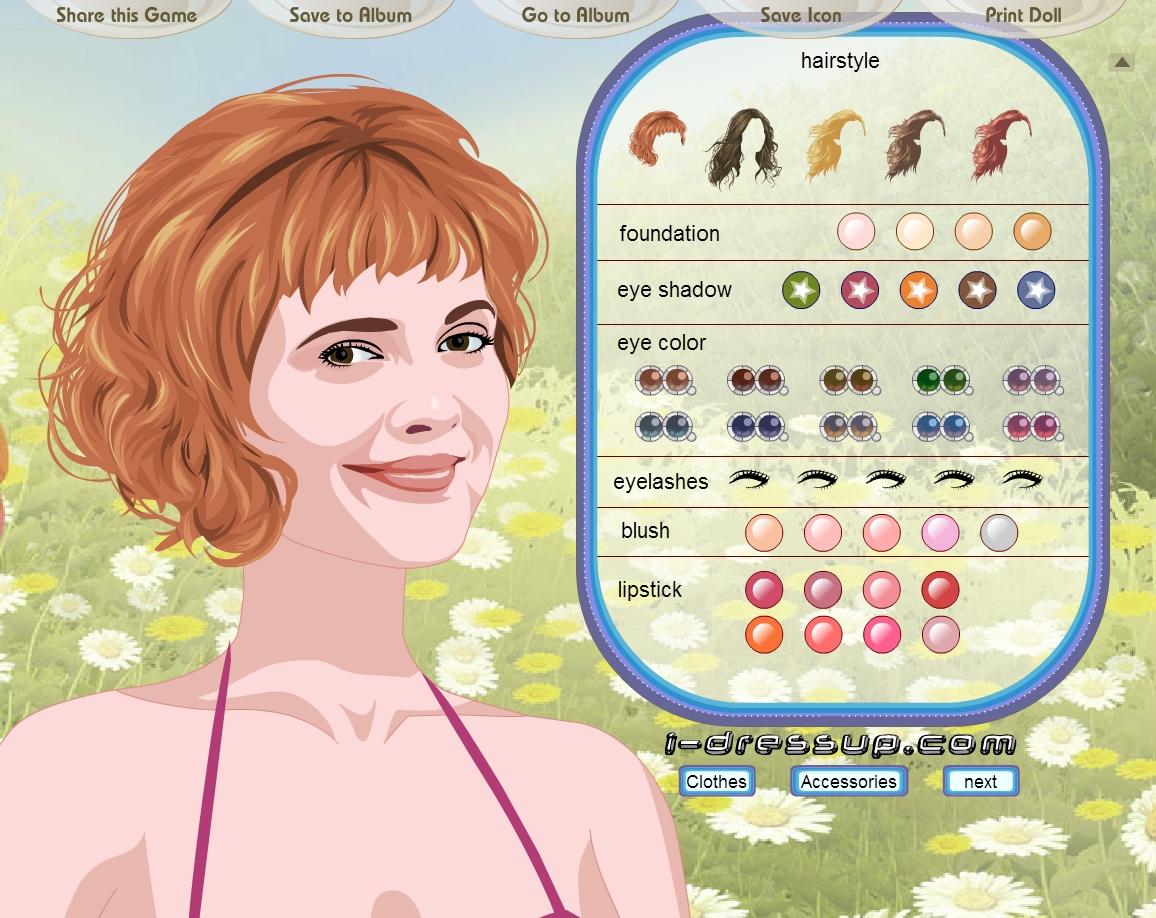Pick the short orange hairstyle
Viewport: 1156px width, 918px height.
point(657,139)
